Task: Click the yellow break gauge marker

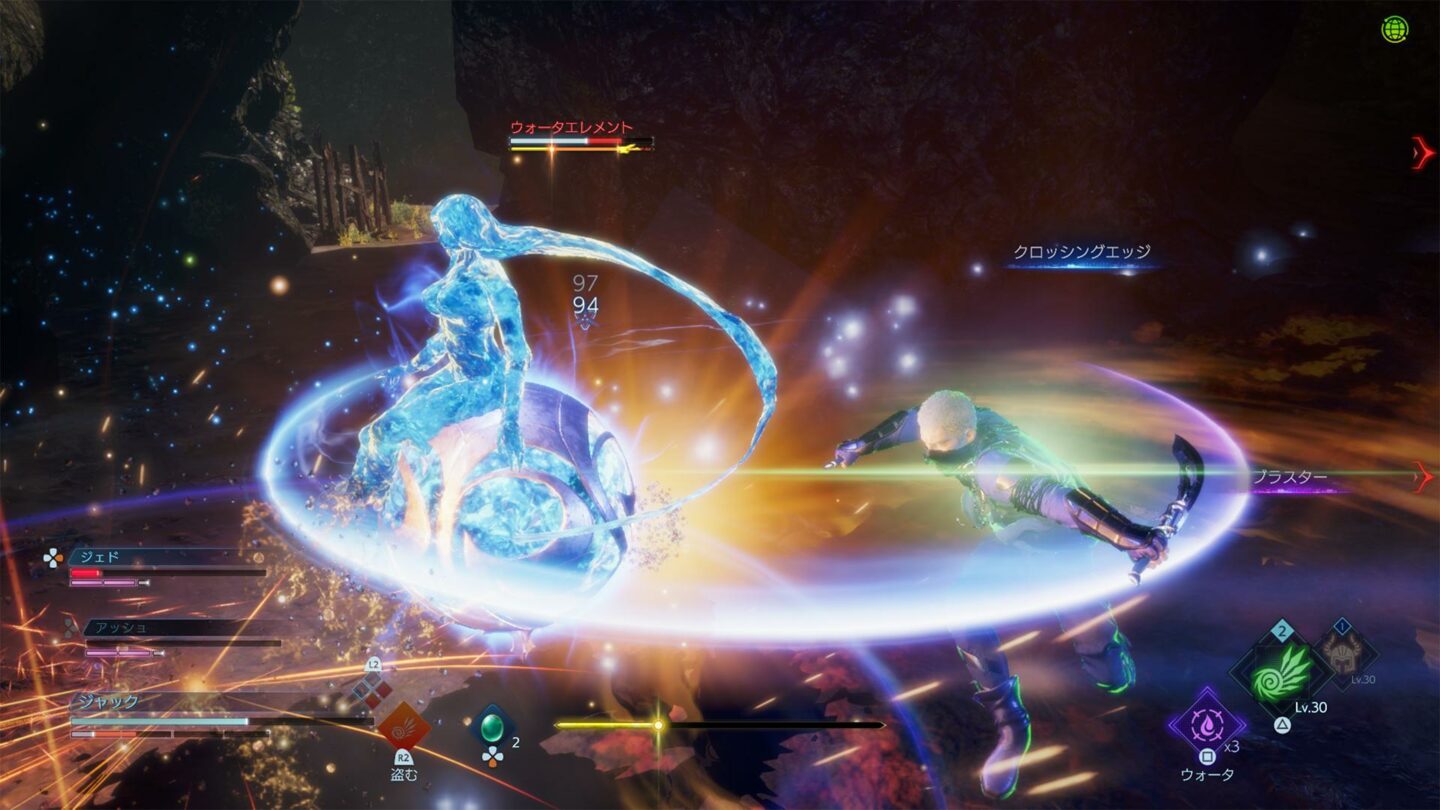Action: tap(658, 723)
